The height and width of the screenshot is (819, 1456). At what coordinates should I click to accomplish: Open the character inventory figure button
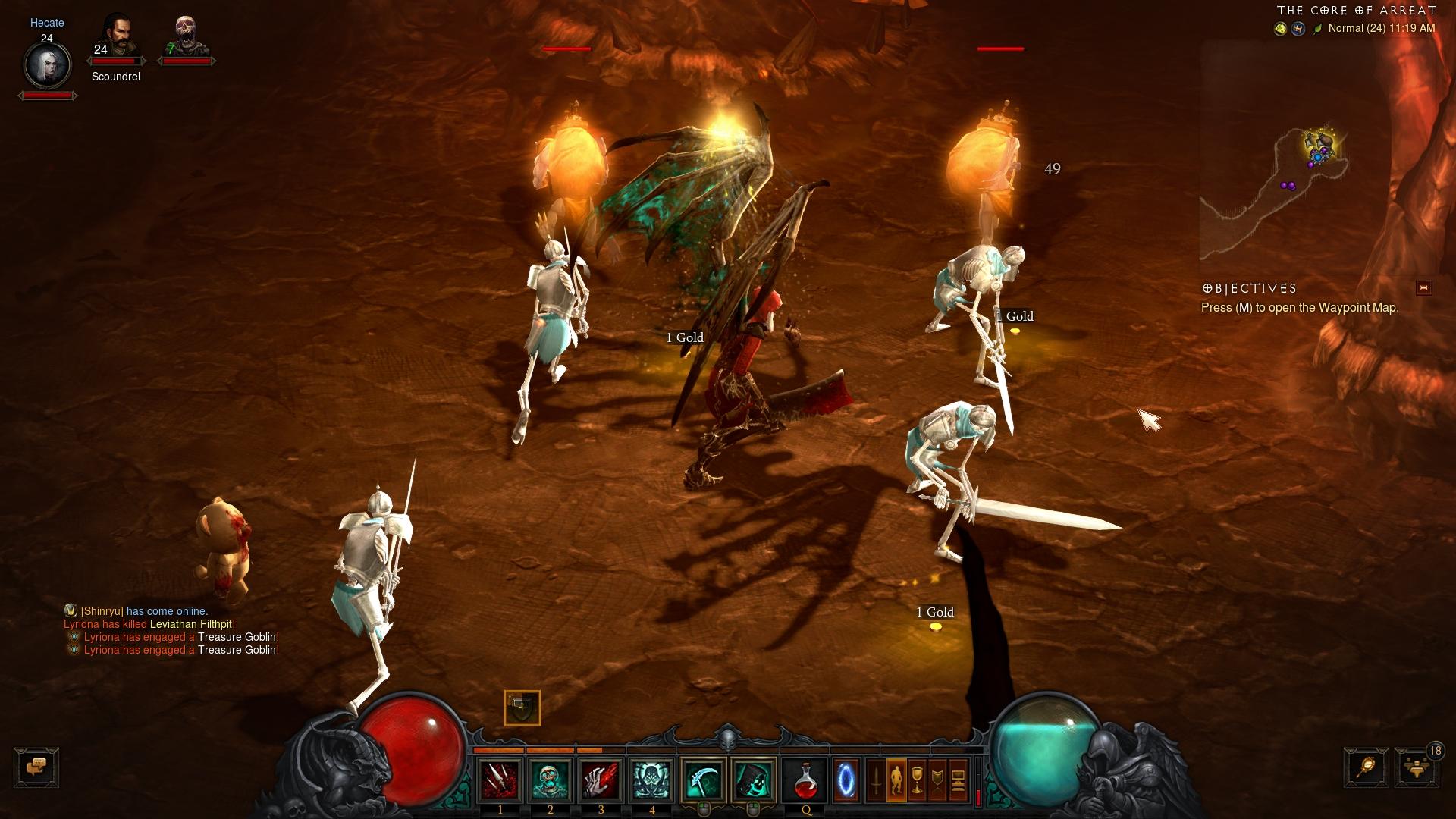(x=896, y=780)
